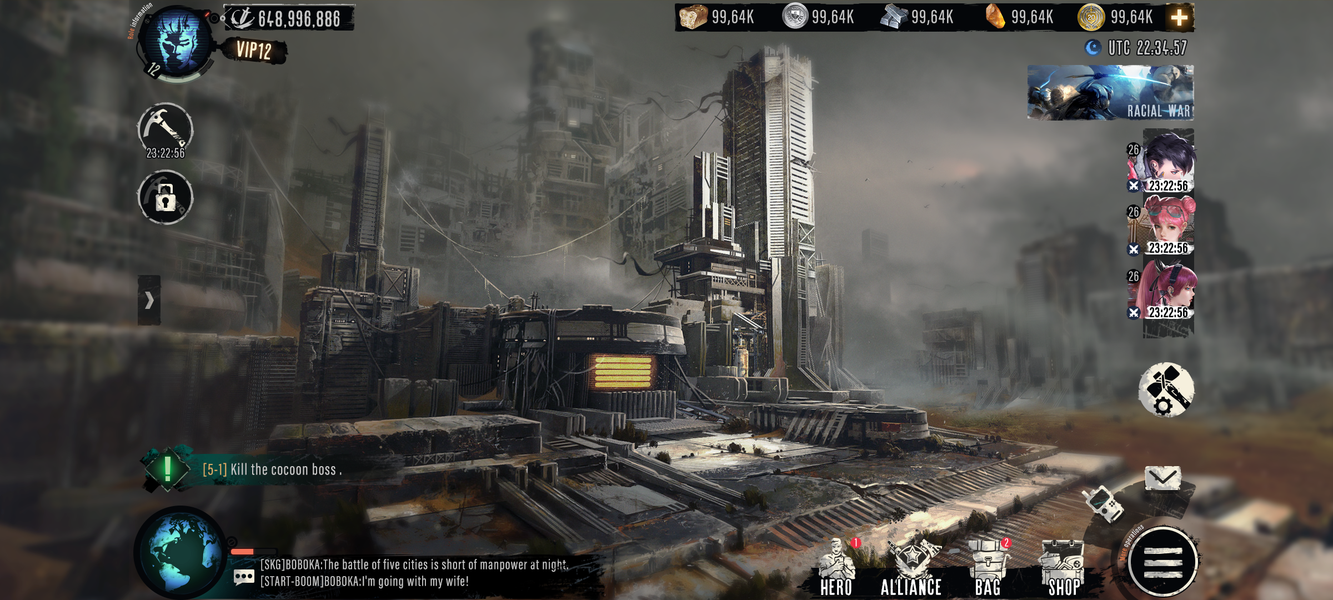The height and width of the screenshot is (600, 1333).
Task: Add more resources with the plus button
Action: (x=1180, y=17)
